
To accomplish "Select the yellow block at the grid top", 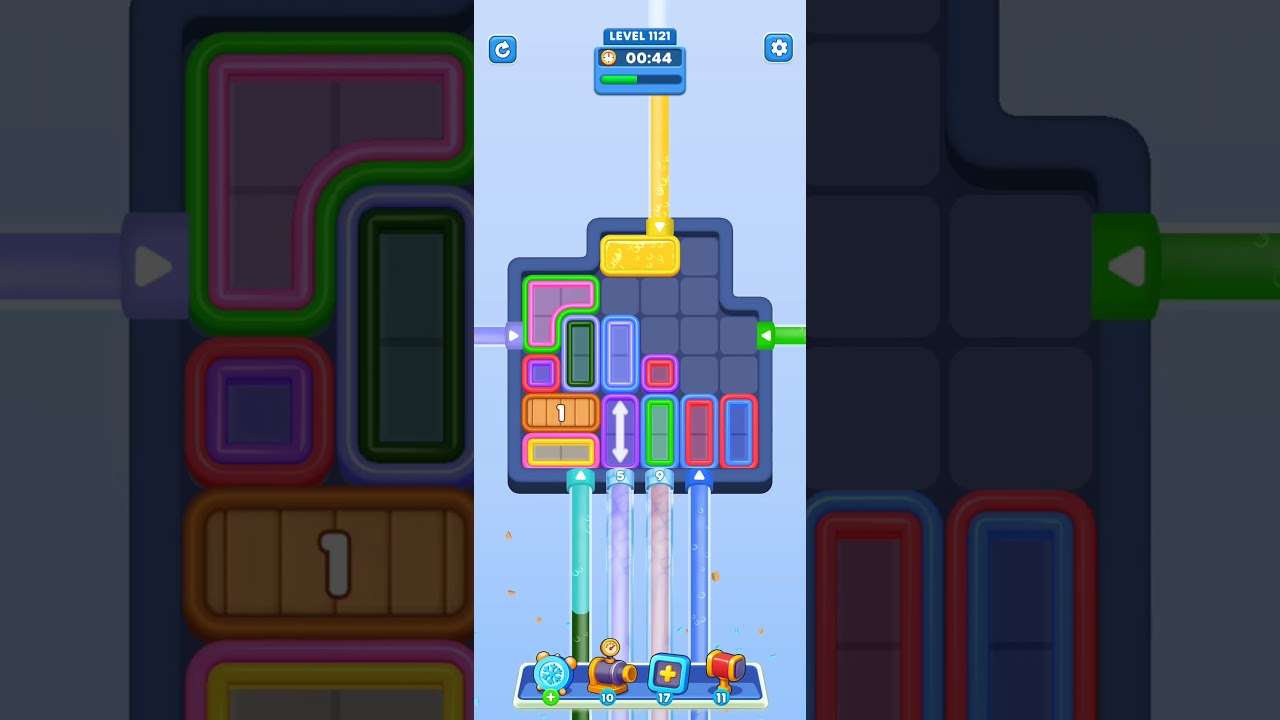I will pyautogui.click(x=641, y=255).
